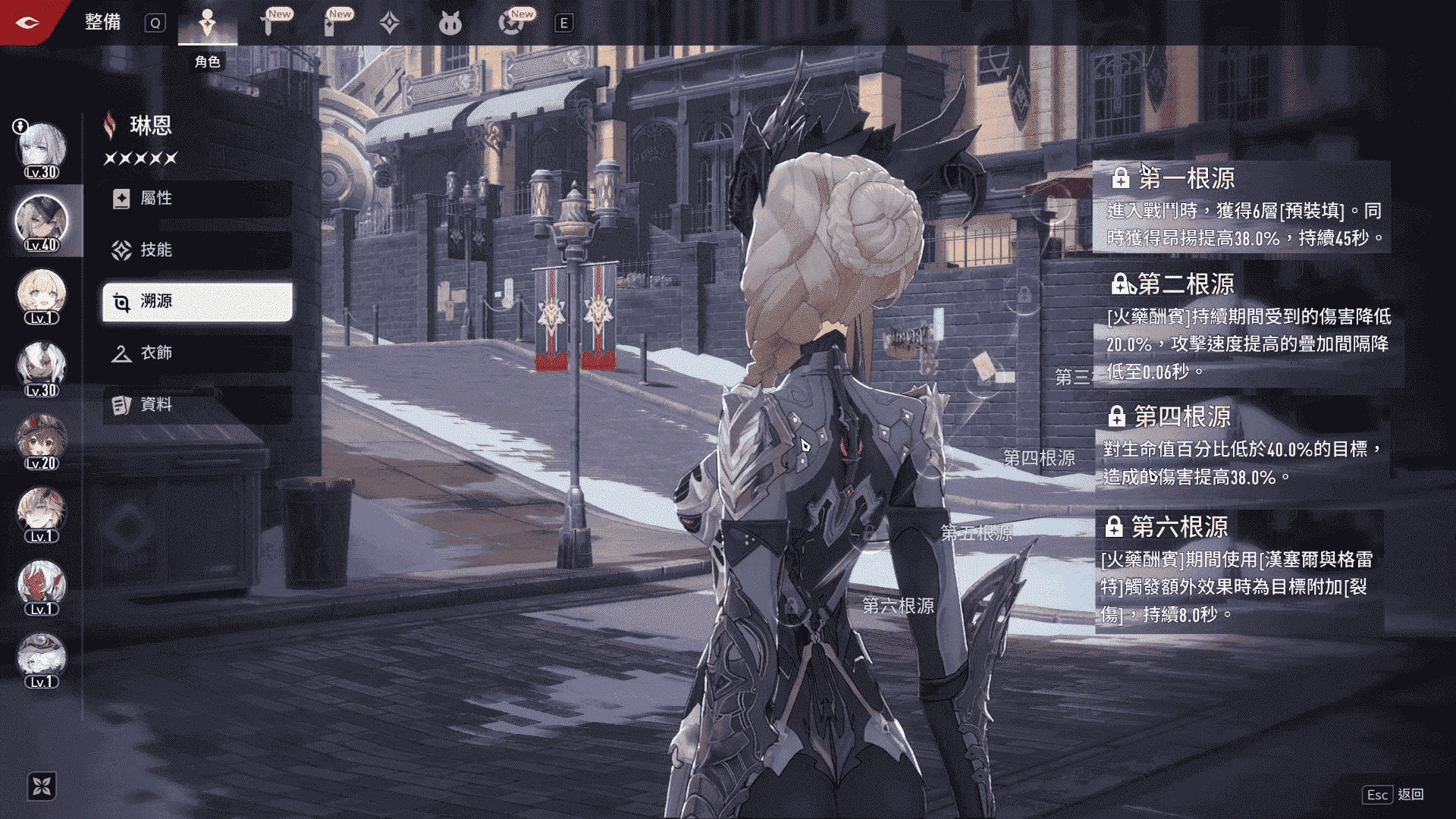Image resolution: width=1456 pixels, height=819 pixels.
Task: Select the Lv.40 character portrait
Action: point(41,221)
